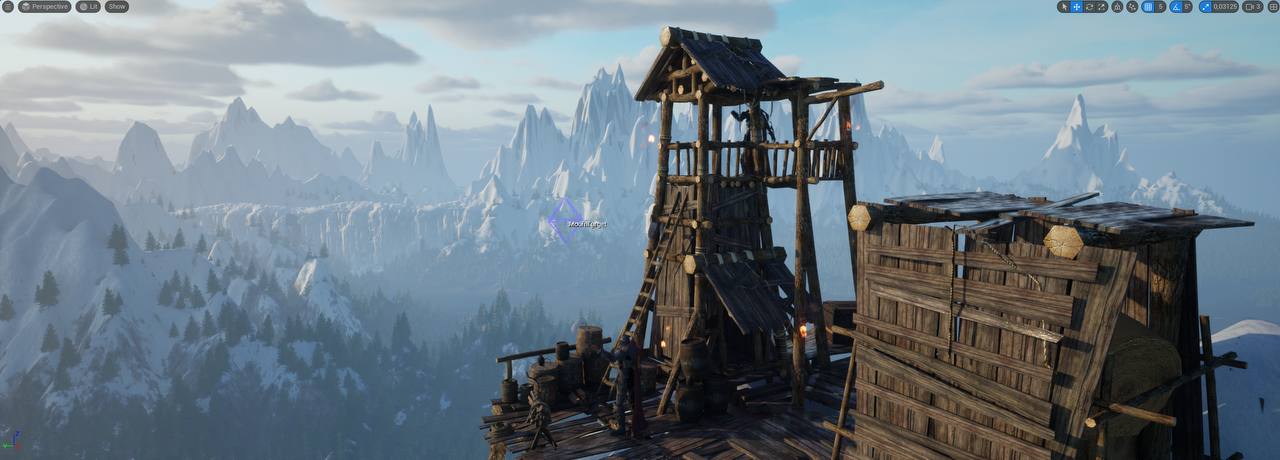
Task: Open the Perspective view mode dropdown
Action: coord(45,6)
